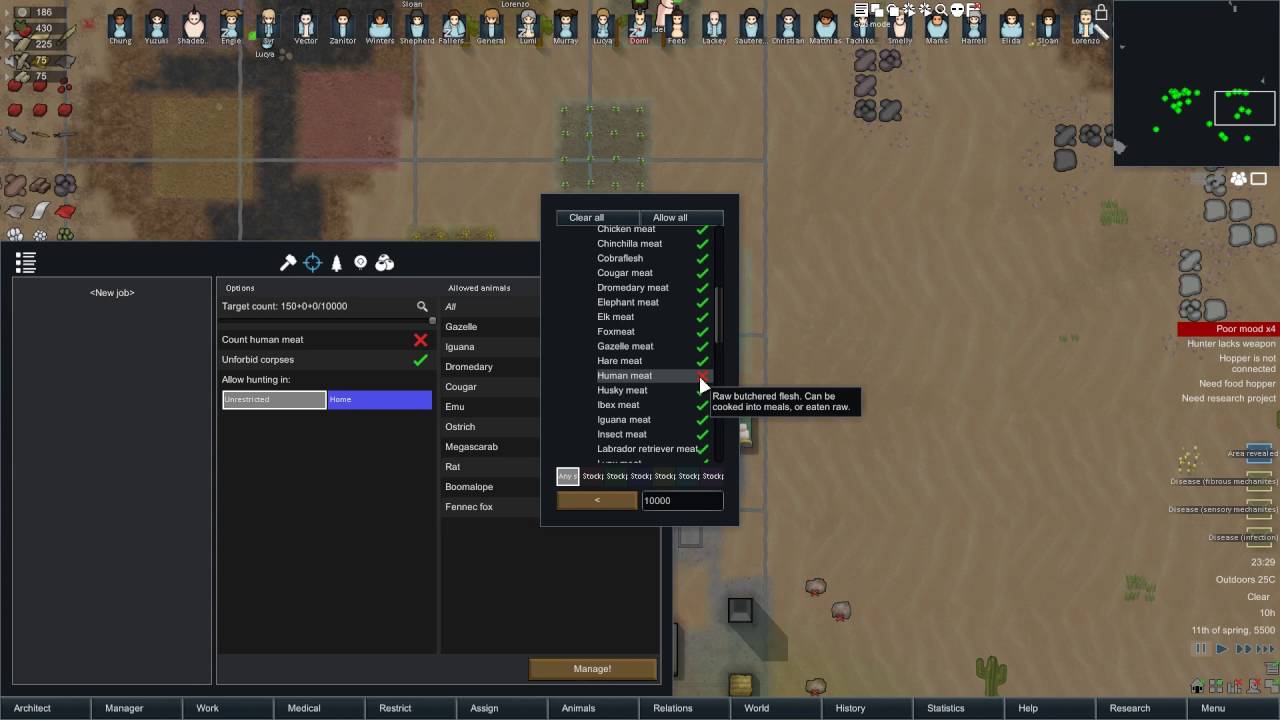
Task: Open the livestock jobs icon
Action: click(359, 262)
